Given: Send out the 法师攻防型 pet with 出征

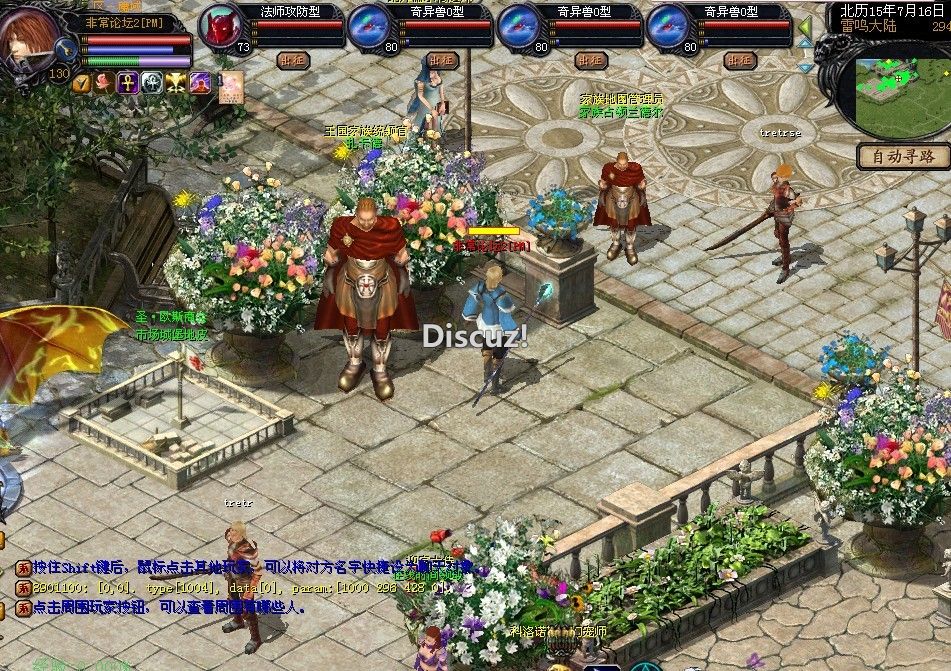Looking at the screenshot, I should [291, 60].
